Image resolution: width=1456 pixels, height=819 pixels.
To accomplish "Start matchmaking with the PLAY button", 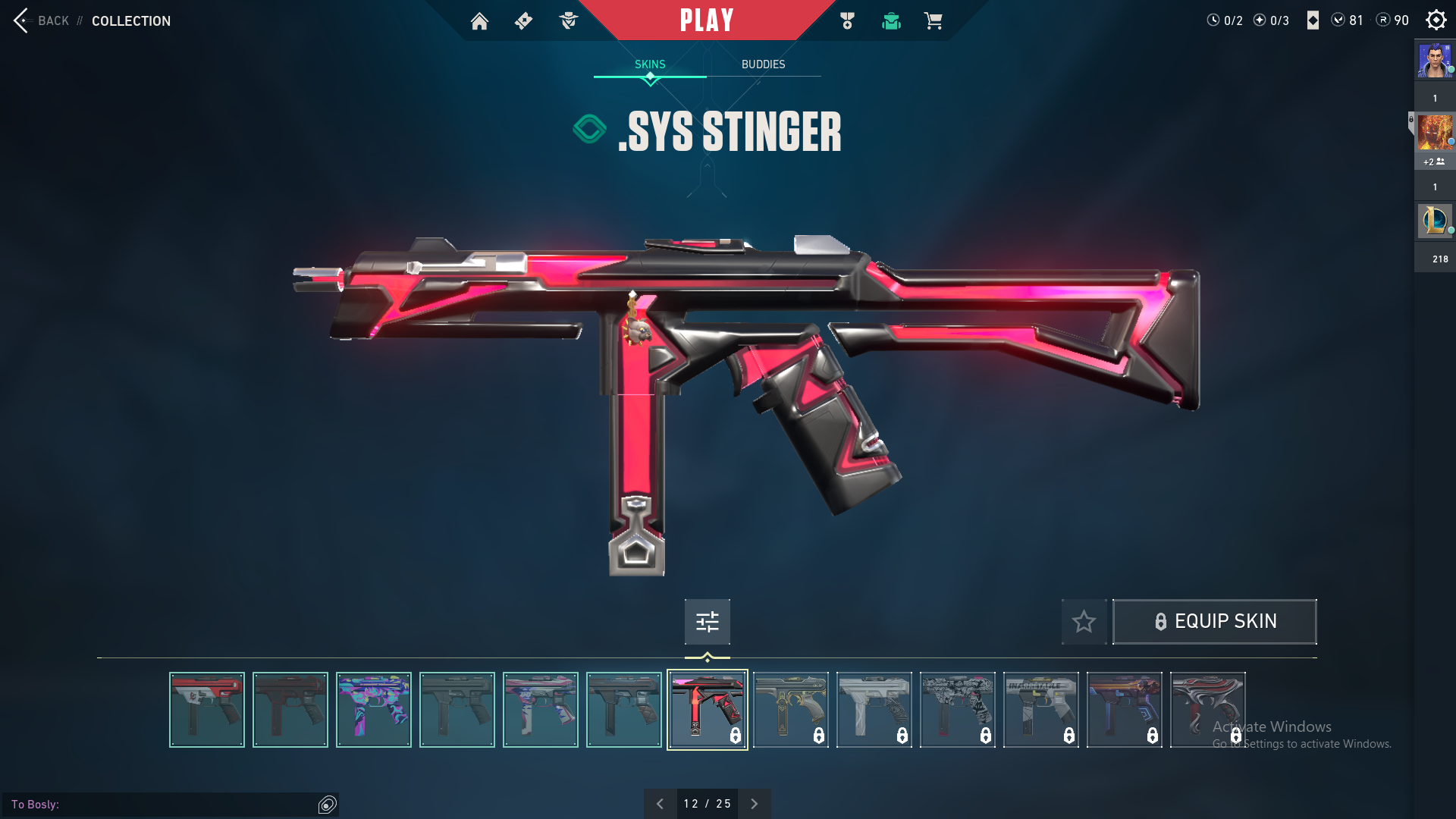I will click(x=706, y=20).
